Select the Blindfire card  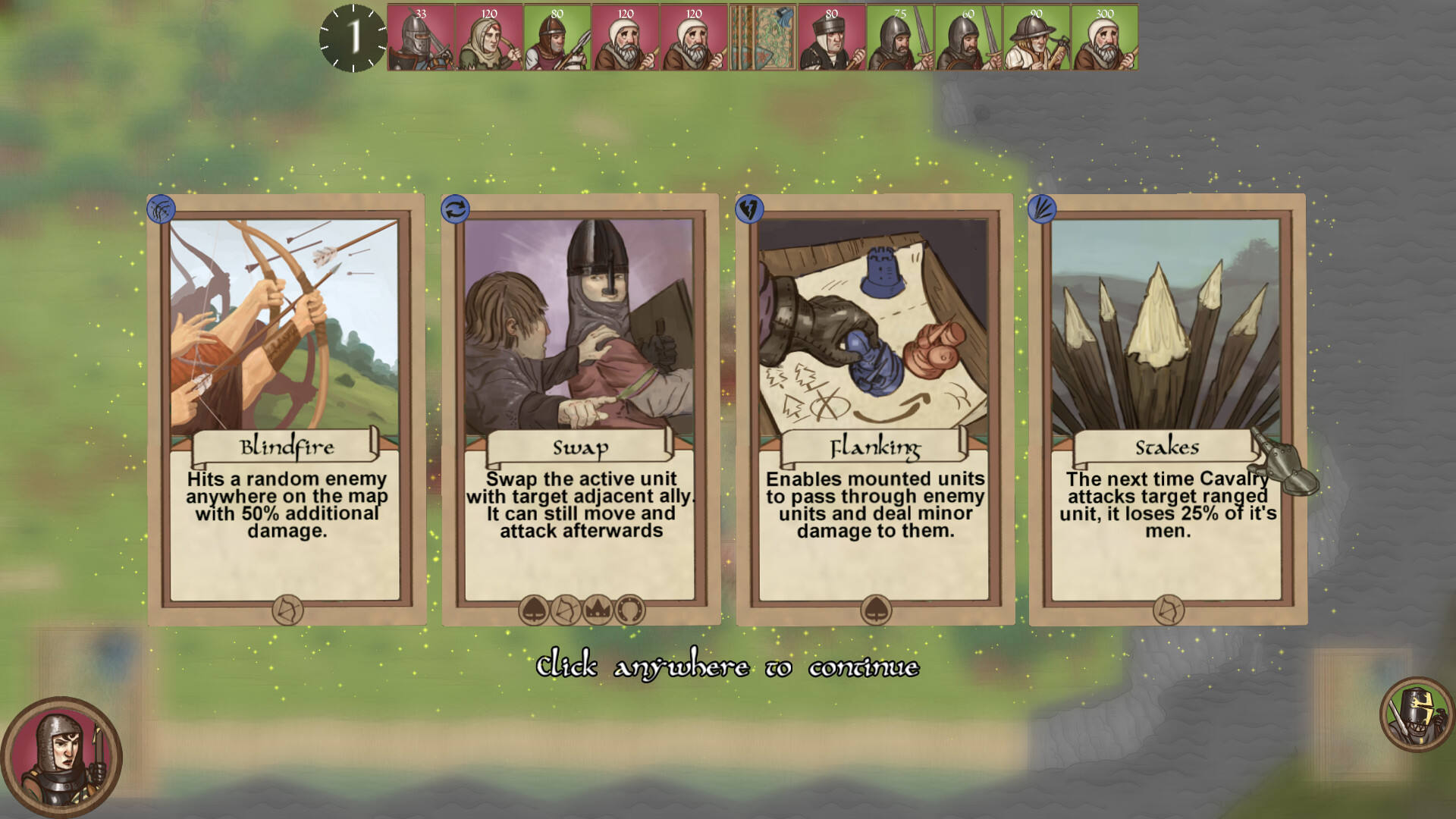click(286, 409)
